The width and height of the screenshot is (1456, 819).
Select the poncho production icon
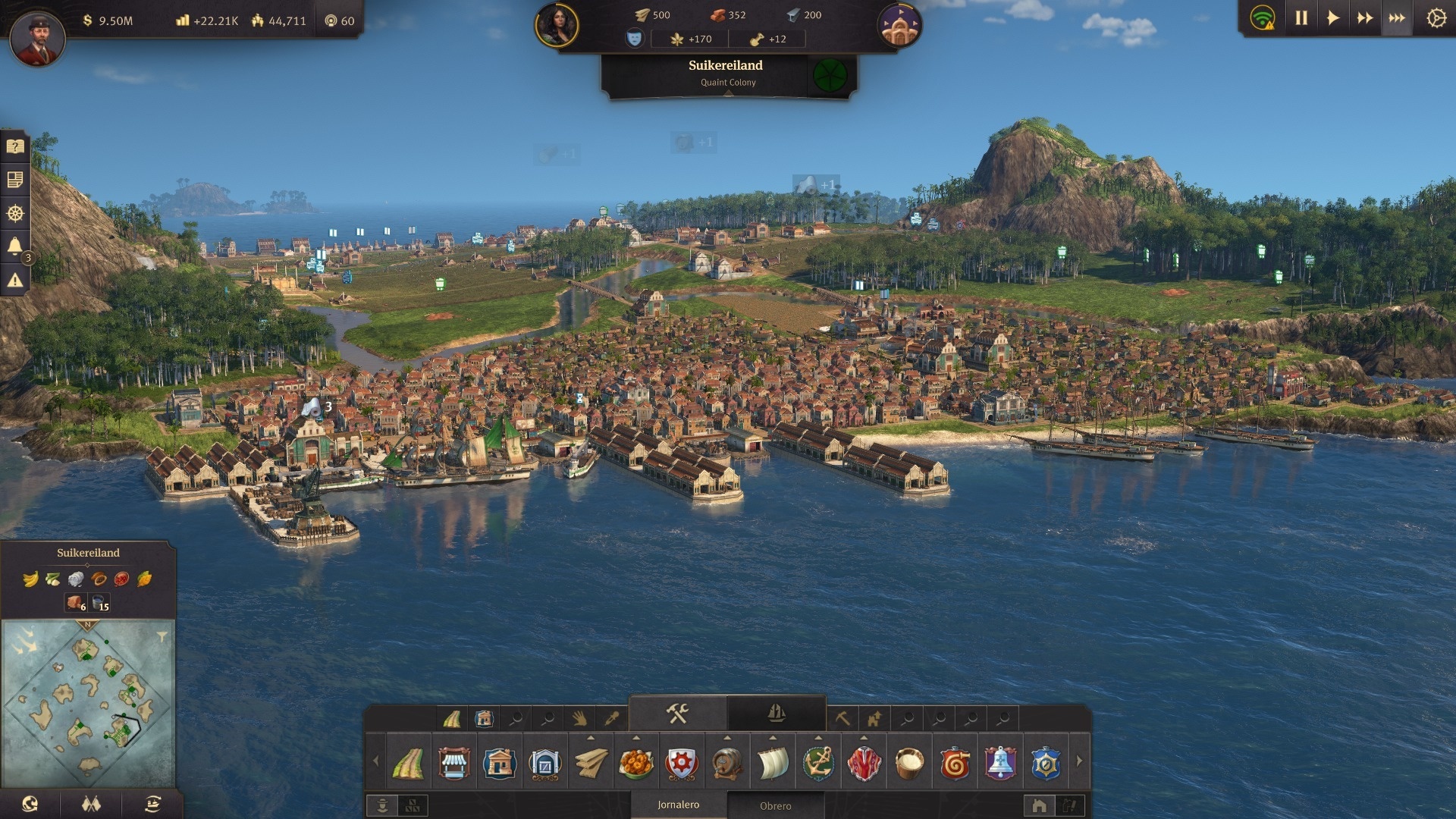click(x=864, y=763)
